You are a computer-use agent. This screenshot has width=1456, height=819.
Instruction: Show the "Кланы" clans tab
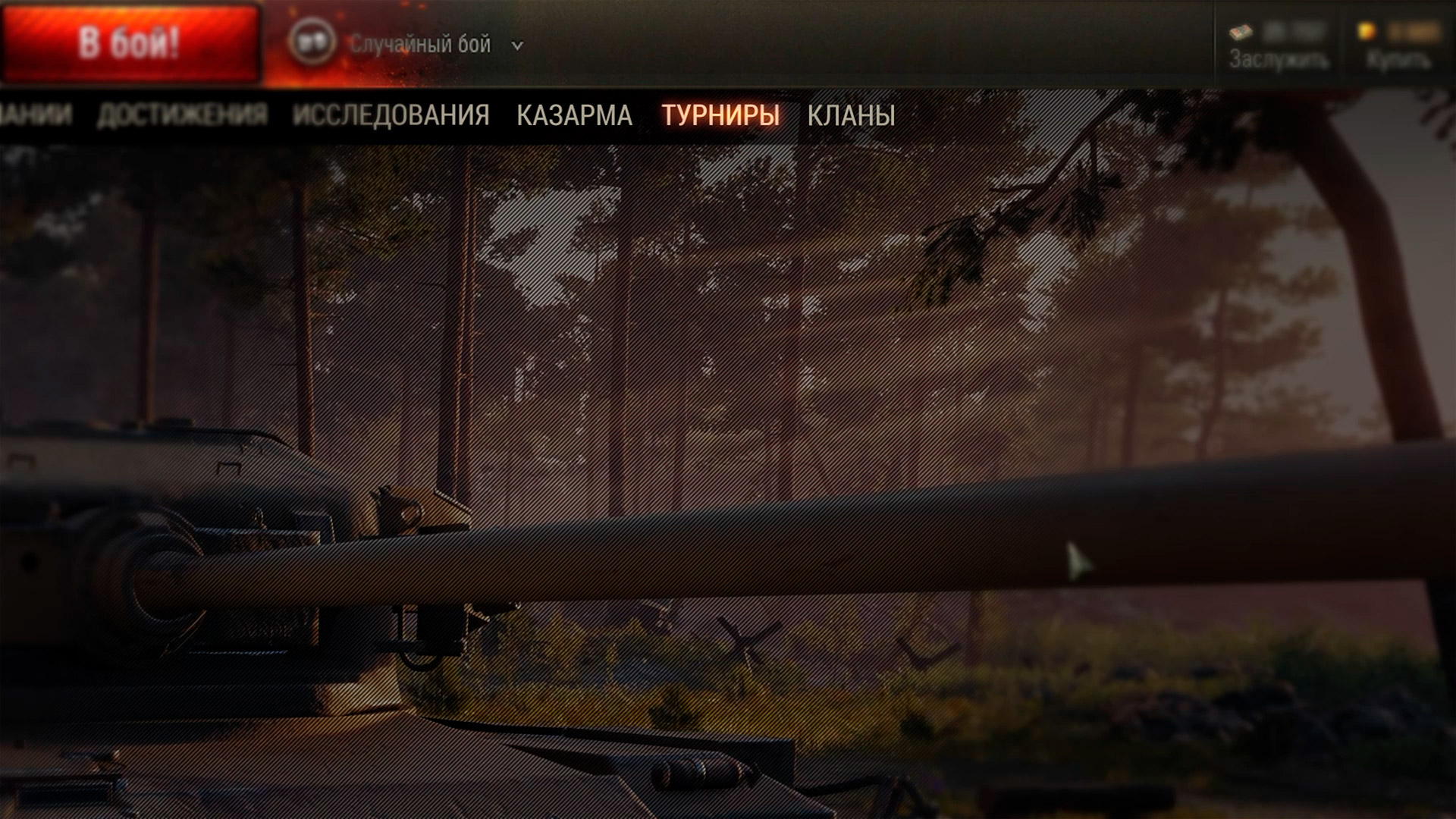click(x=851, y=115)
